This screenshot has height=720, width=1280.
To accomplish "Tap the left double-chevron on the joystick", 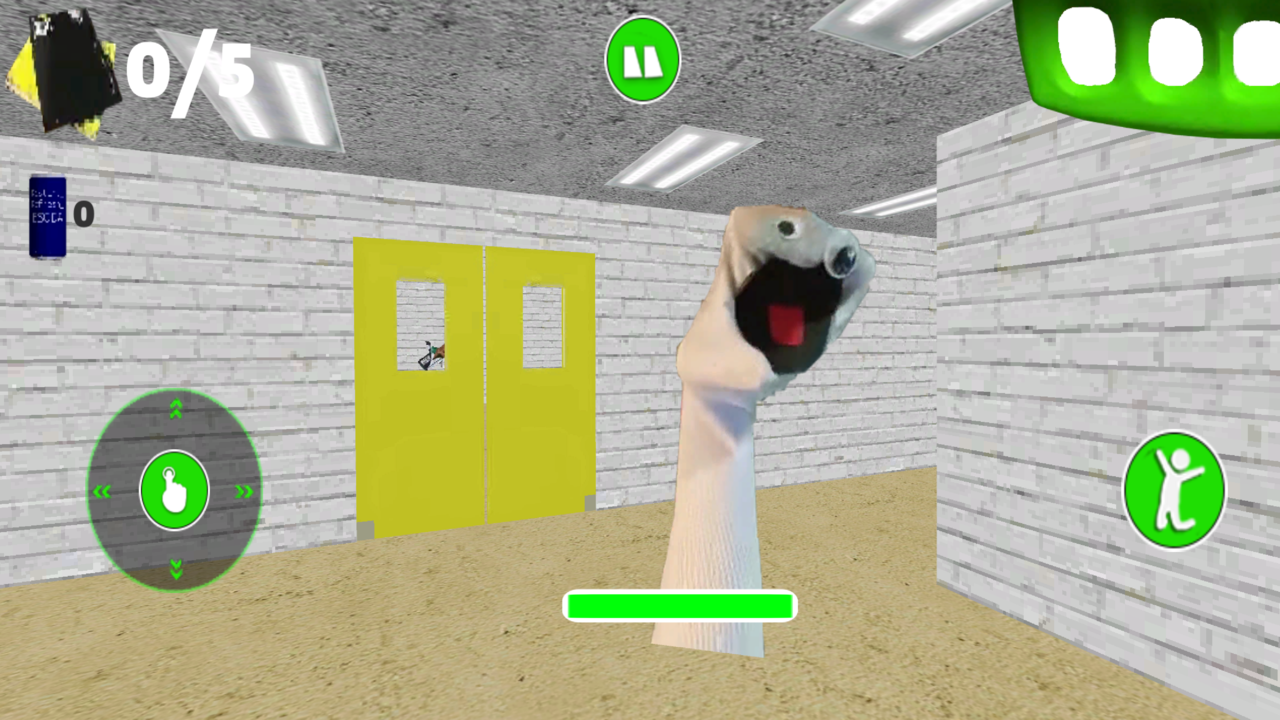I will [103, 490].
